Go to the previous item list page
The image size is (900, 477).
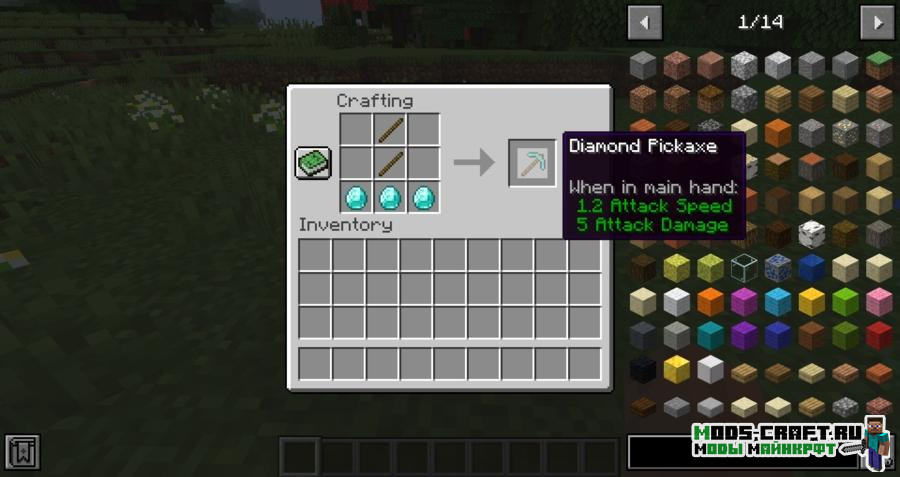[645, 22]
